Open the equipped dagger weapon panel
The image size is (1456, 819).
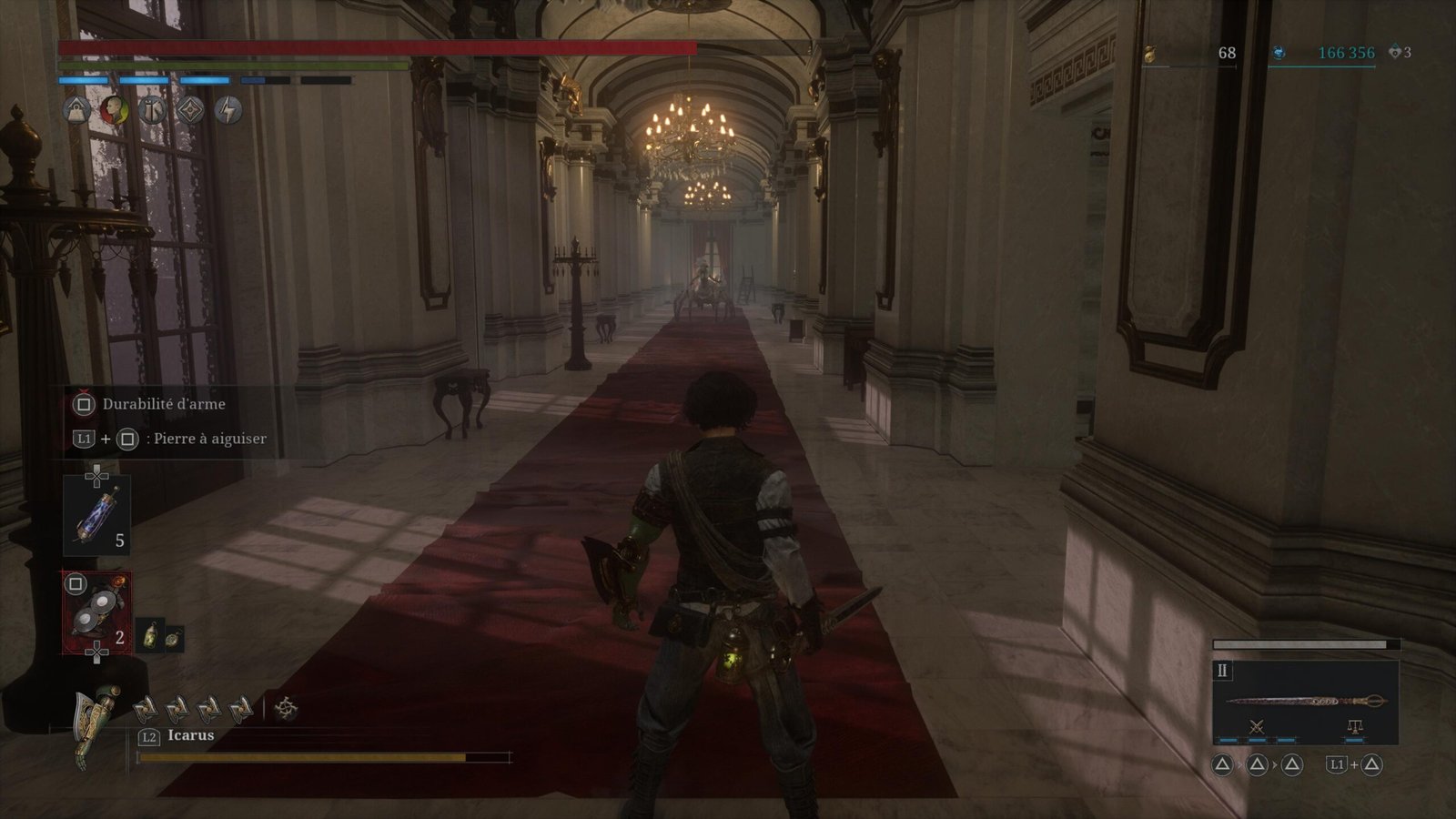coord(1305,702)
